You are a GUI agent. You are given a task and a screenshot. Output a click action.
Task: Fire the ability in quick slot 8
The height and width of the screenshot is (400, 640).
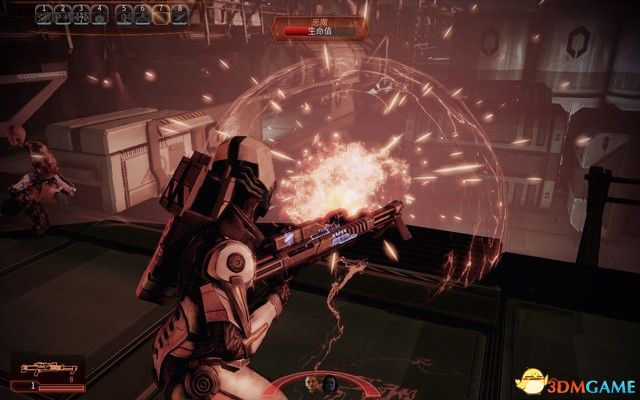click(179, 14)
